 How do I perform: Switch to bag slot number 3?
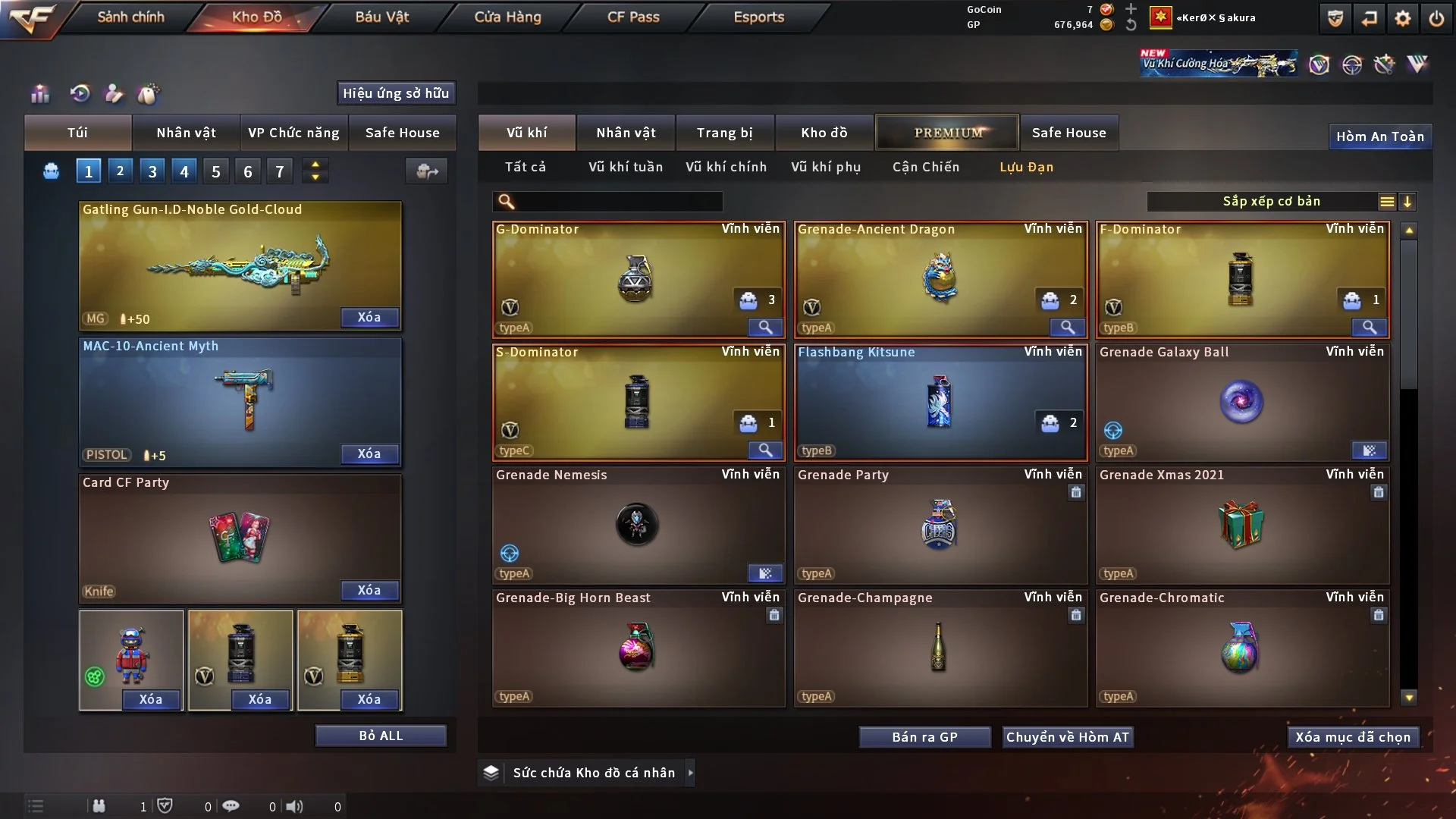(152, 171)
